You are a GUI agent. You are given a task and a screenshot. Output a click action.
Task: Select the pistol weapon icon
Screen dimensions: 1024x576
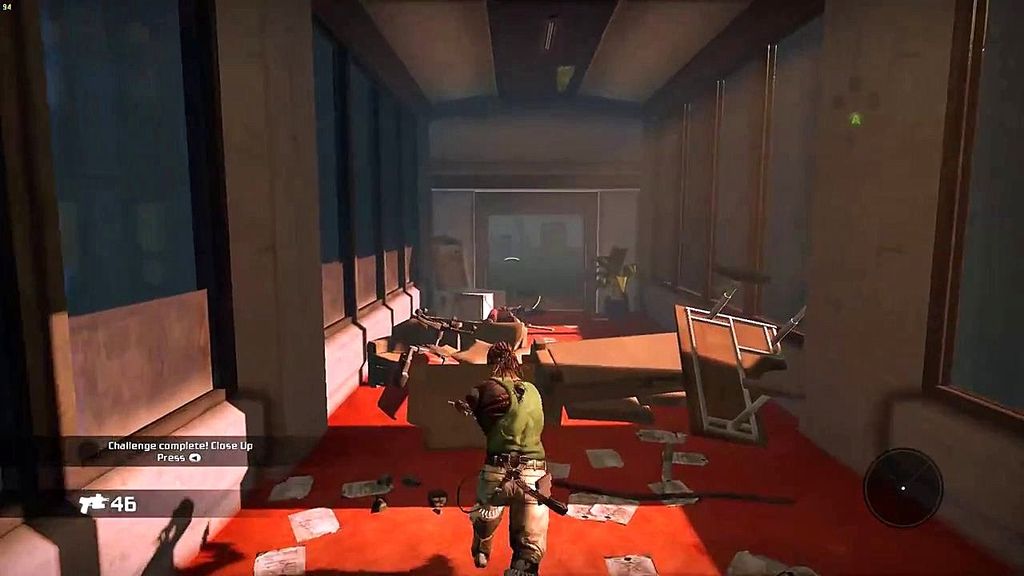click(93, 503)
